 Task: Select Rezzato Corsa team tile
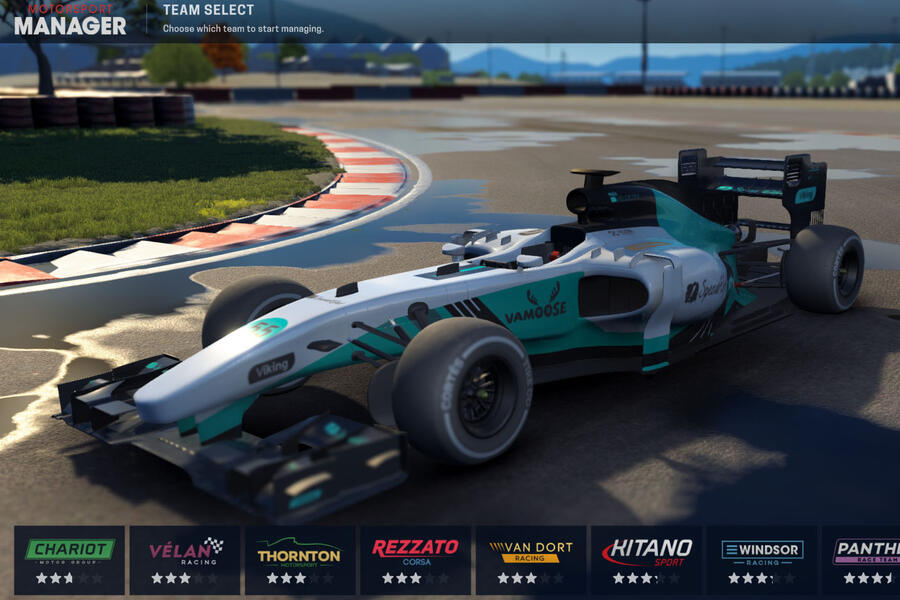[x=415, y=560]
